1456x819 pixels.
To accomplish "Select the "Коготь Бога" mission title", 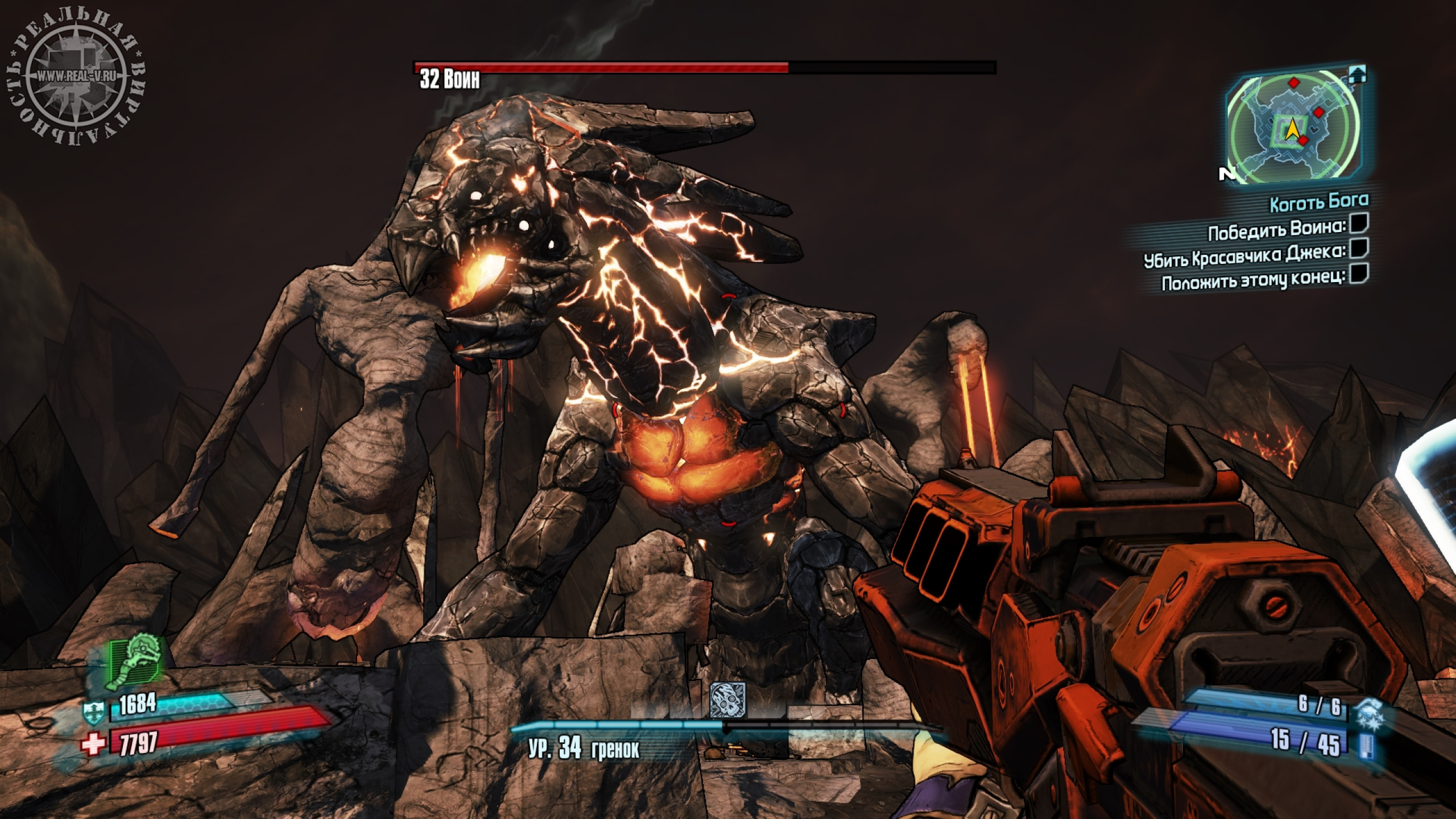I will point(1319,202).
